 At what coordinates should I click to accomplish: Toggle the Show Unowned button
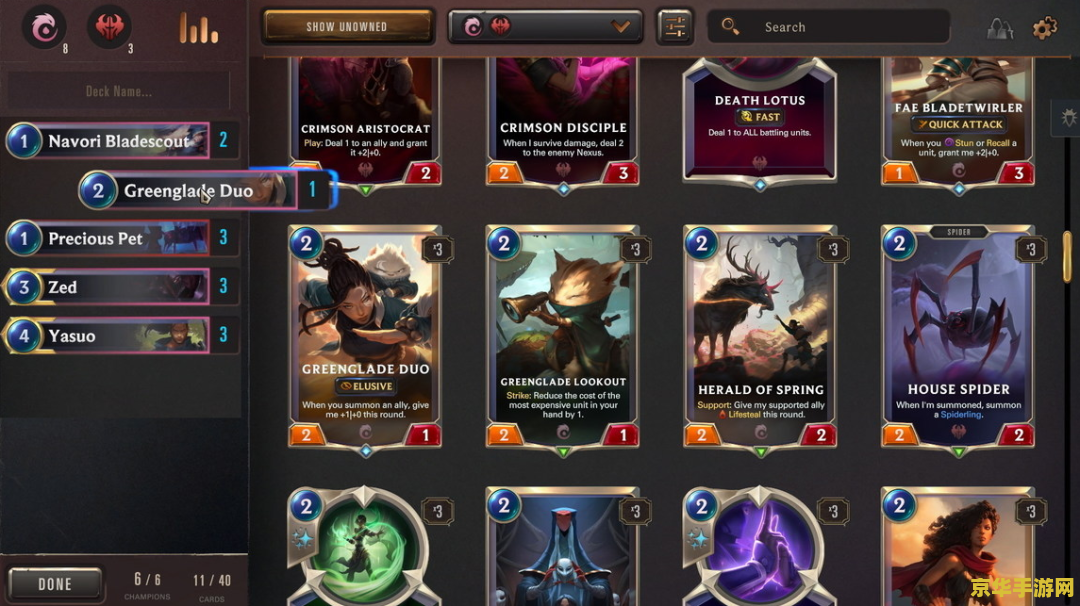point(347,27)
